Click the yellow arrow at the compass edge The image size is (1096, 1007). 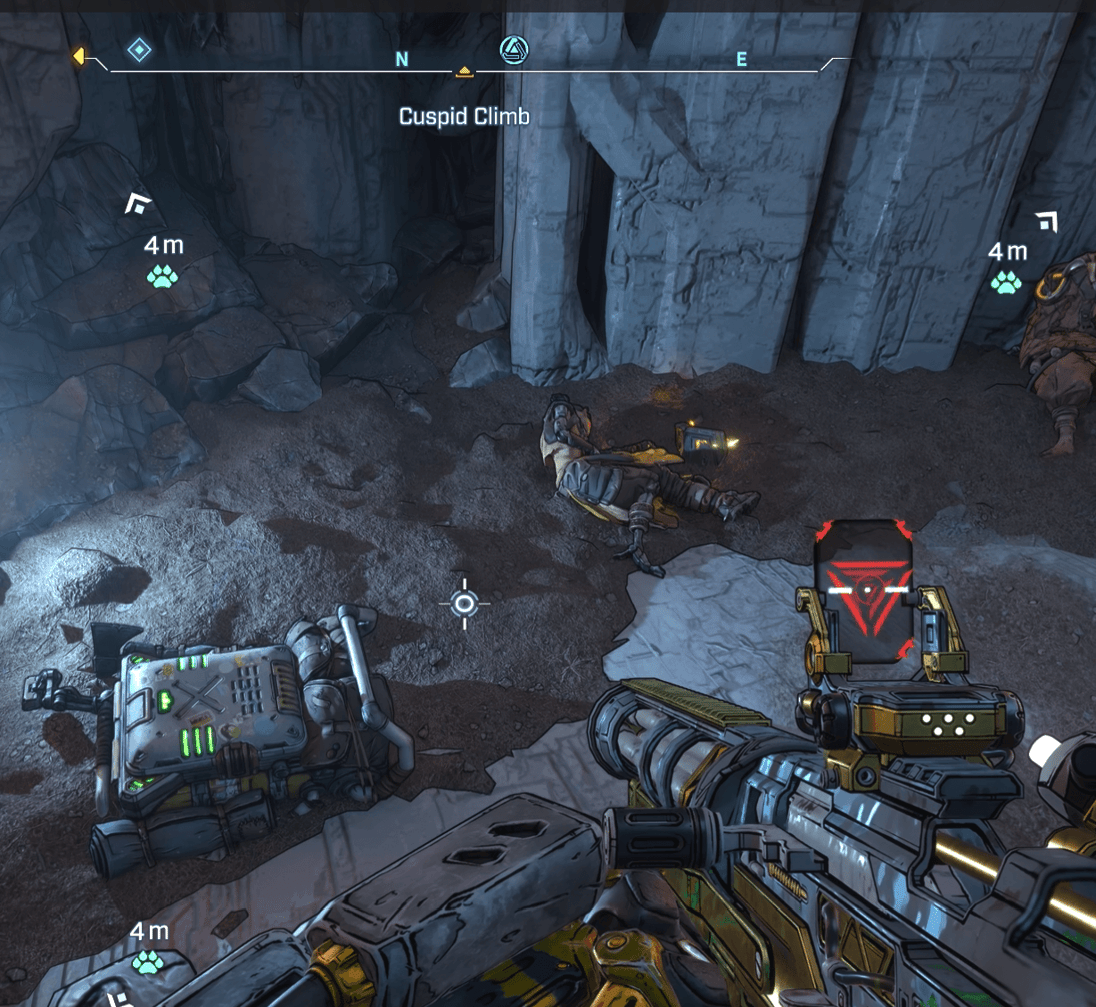pos(78,57)
